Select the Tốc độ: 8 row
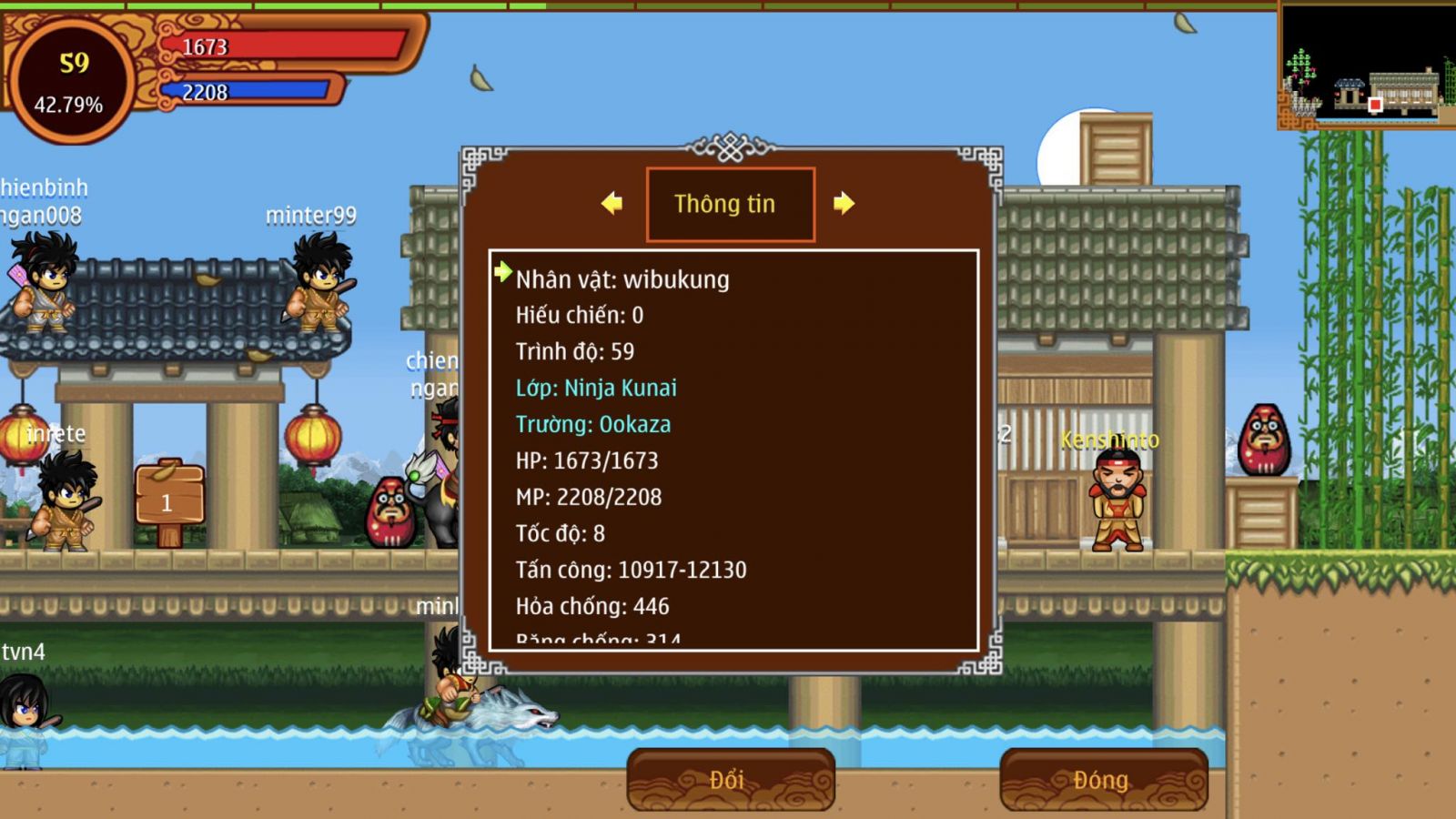Viewport: 1456px width, 819px height. point(561,533)
